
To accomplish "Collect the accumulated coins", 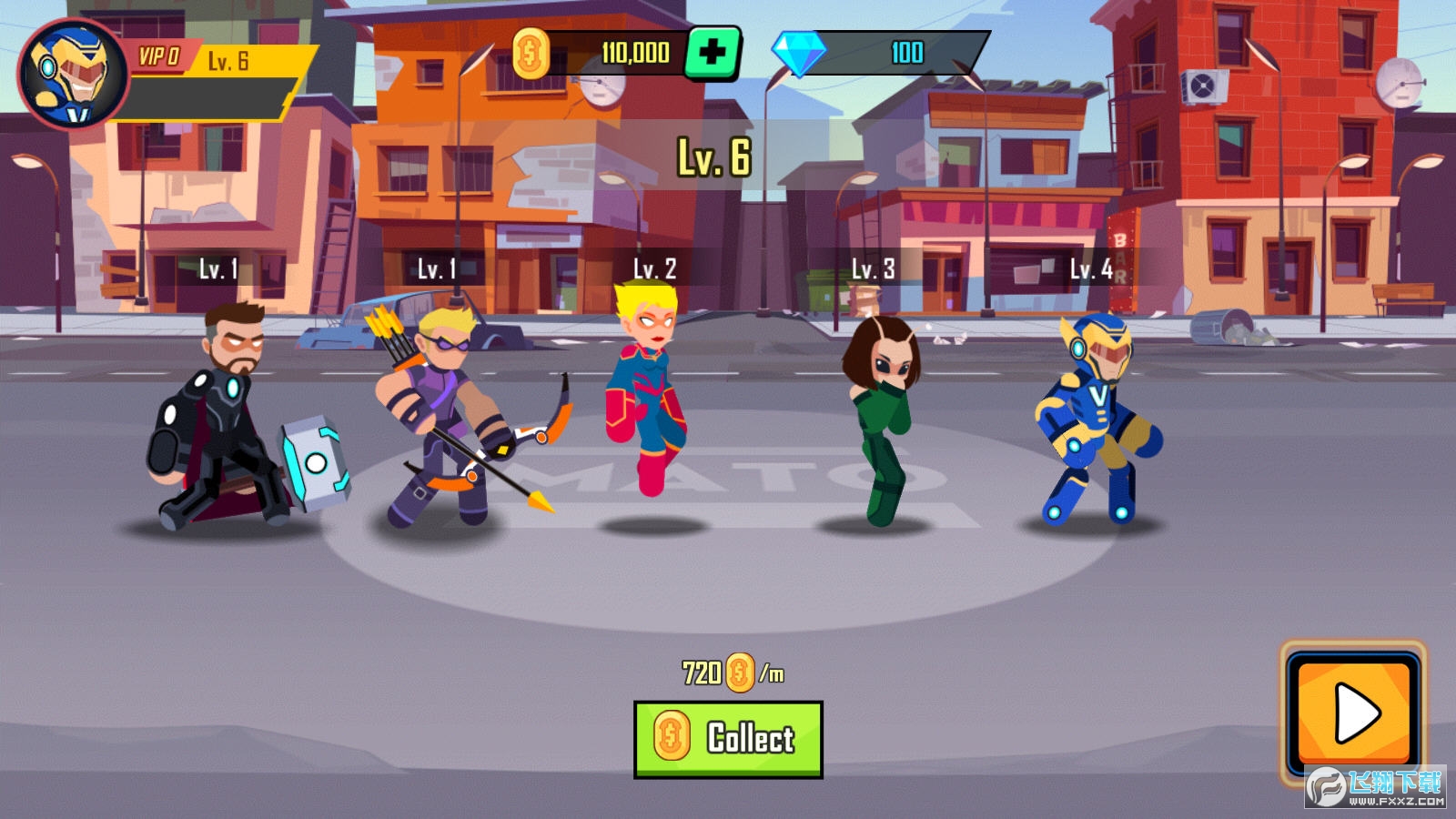I will (728, 739).
